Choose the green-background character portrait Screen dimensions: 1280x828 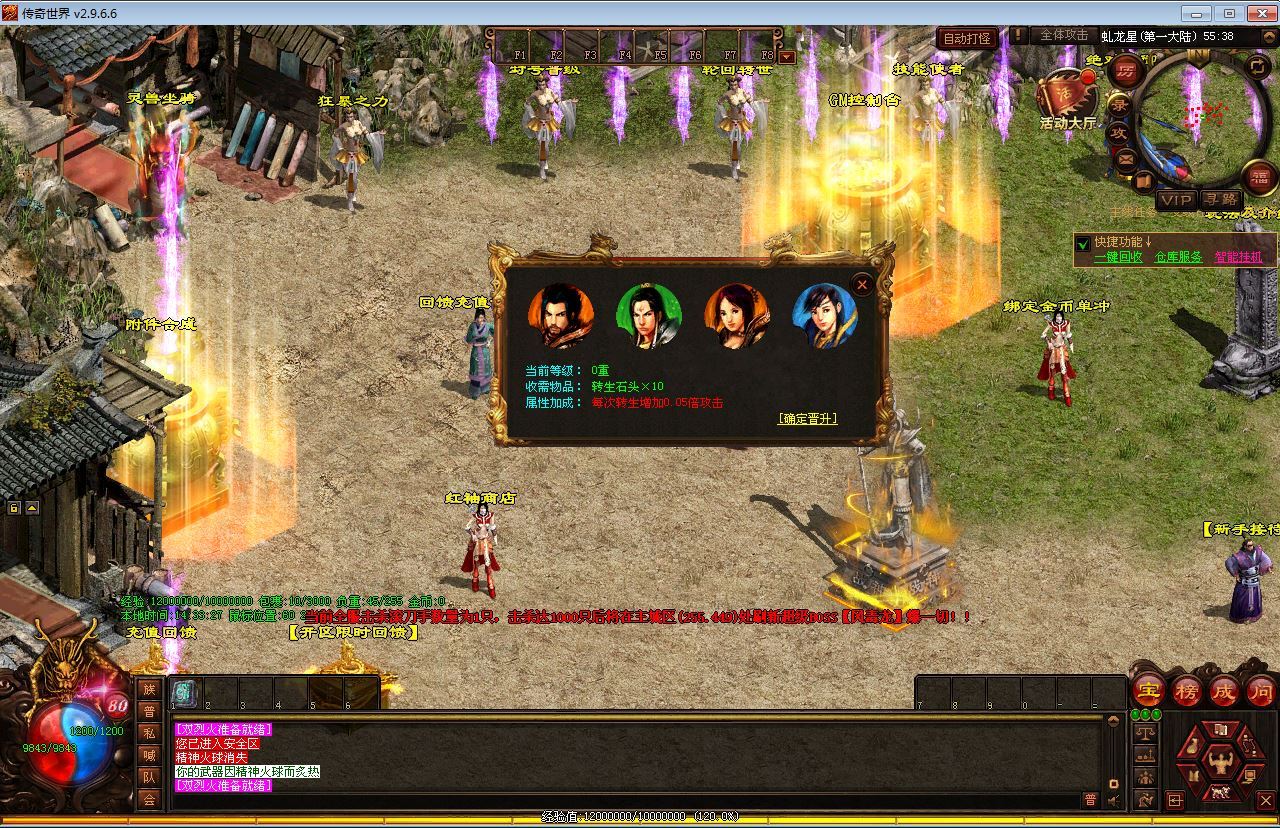pyautogui.click(x=648, y=316)
